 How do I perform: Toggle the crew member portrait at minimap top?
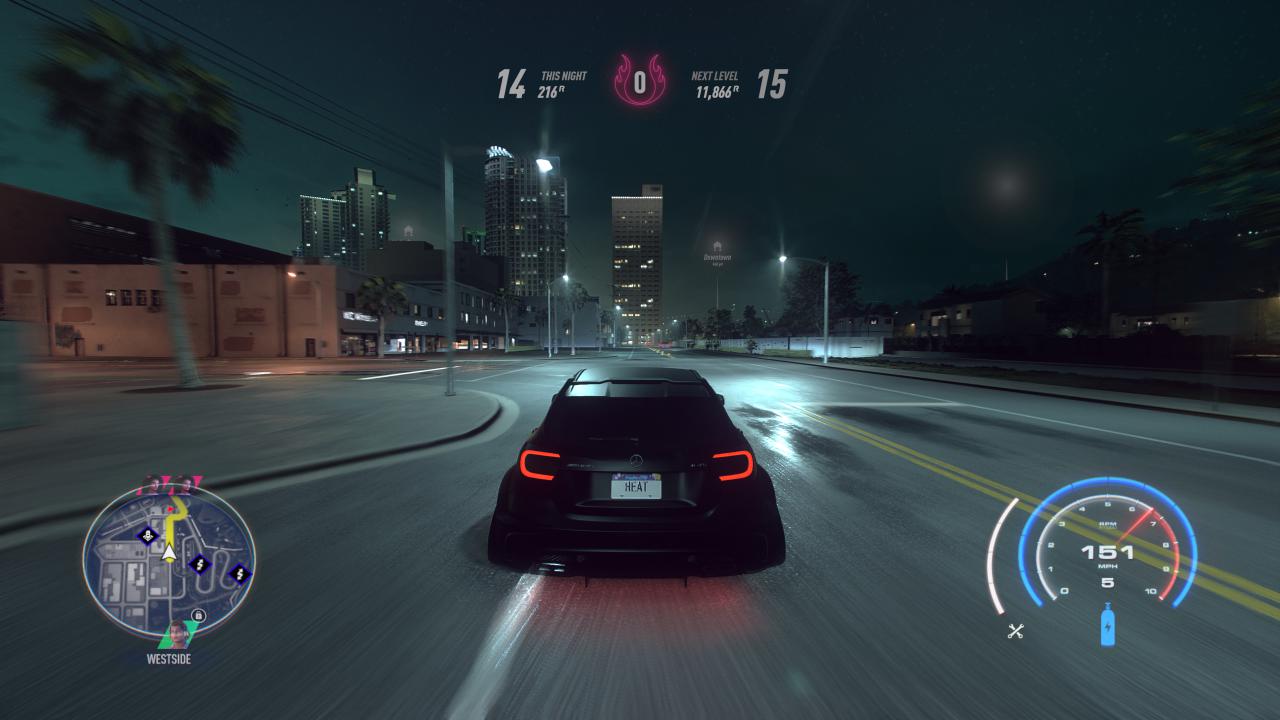[x=154, y=486]
